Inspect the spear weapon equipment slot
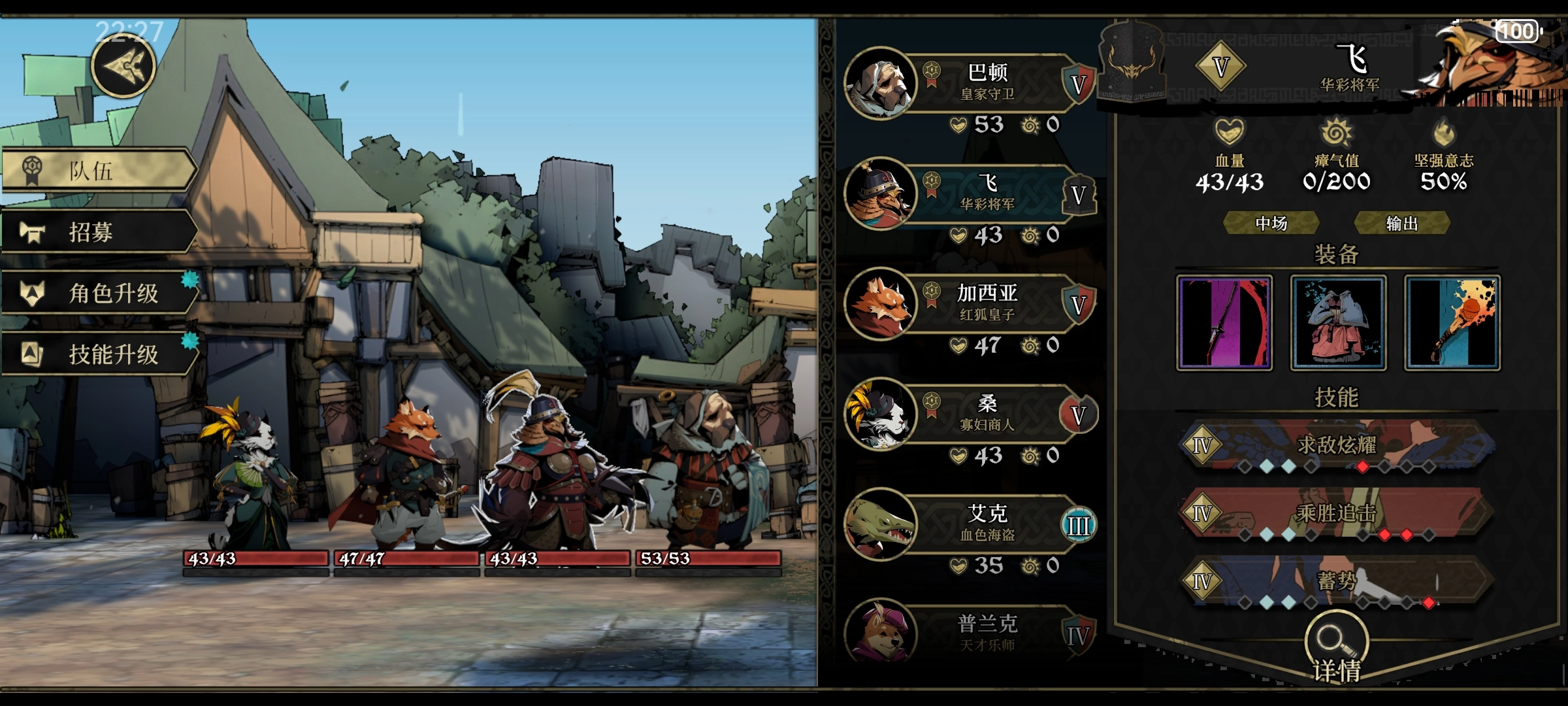The height and width of the screenshot is (706, 1568). tap(1224, 323)
